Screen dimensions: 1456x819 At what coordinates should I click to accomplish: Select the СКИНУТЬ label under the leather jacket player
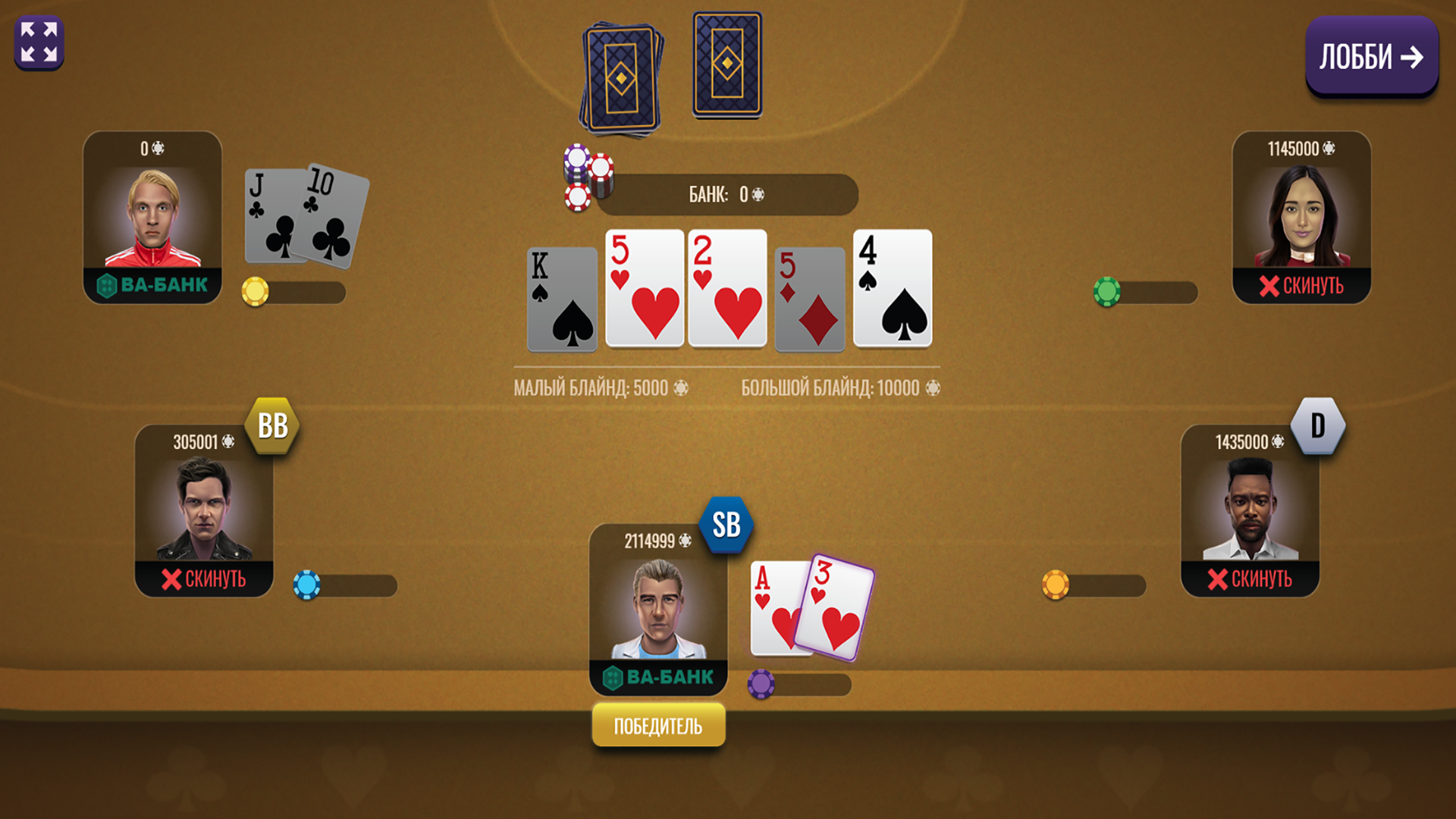[203, 579]
